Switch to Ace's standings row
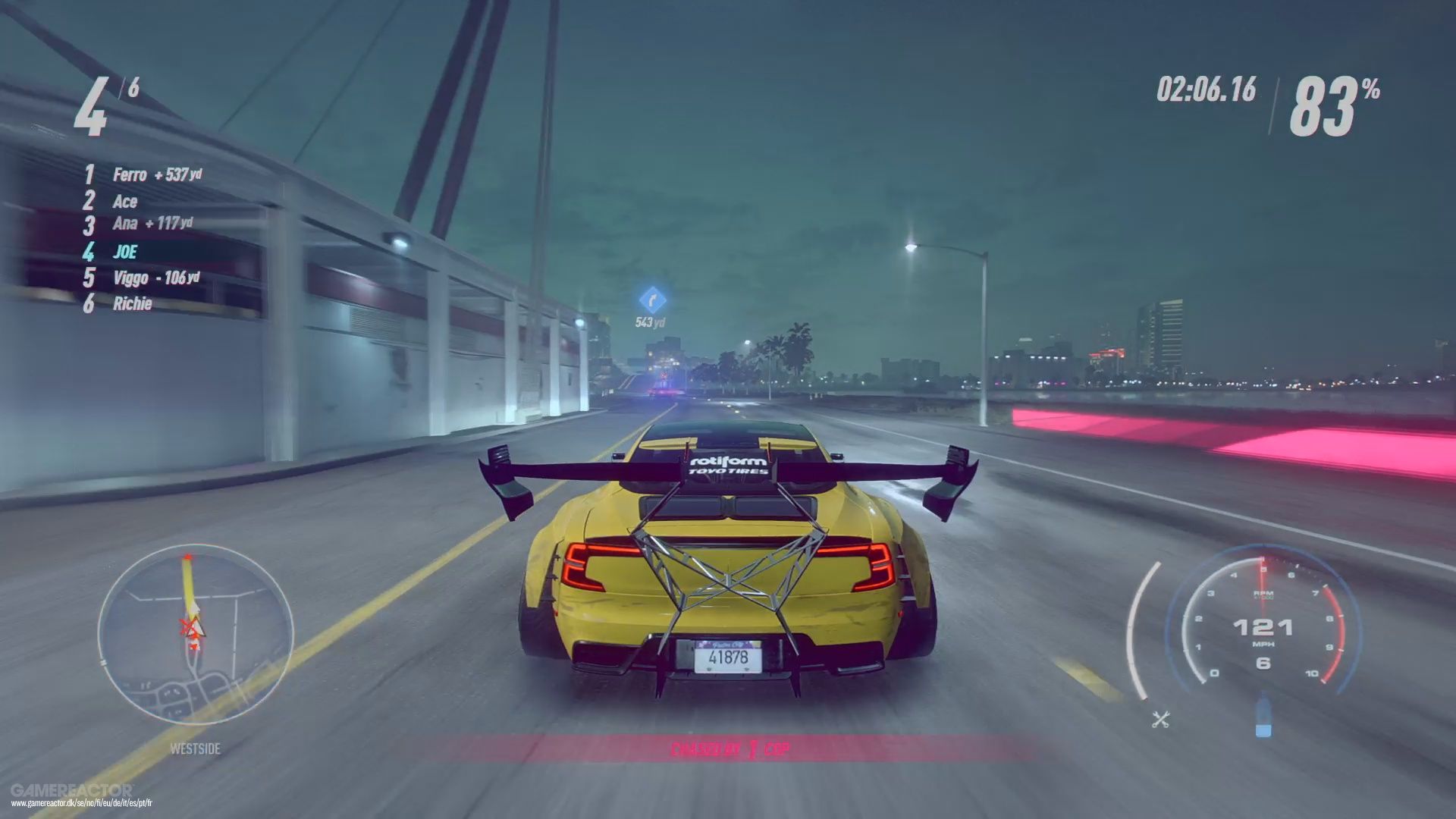 pyautogui.click(x=127, y=201)
